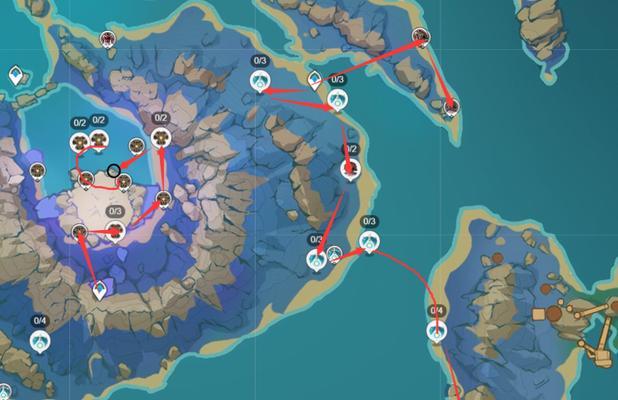
Task: Select the 0/4 marker not connected to any route
Action: pyautogui.click(x=40, y=341)
